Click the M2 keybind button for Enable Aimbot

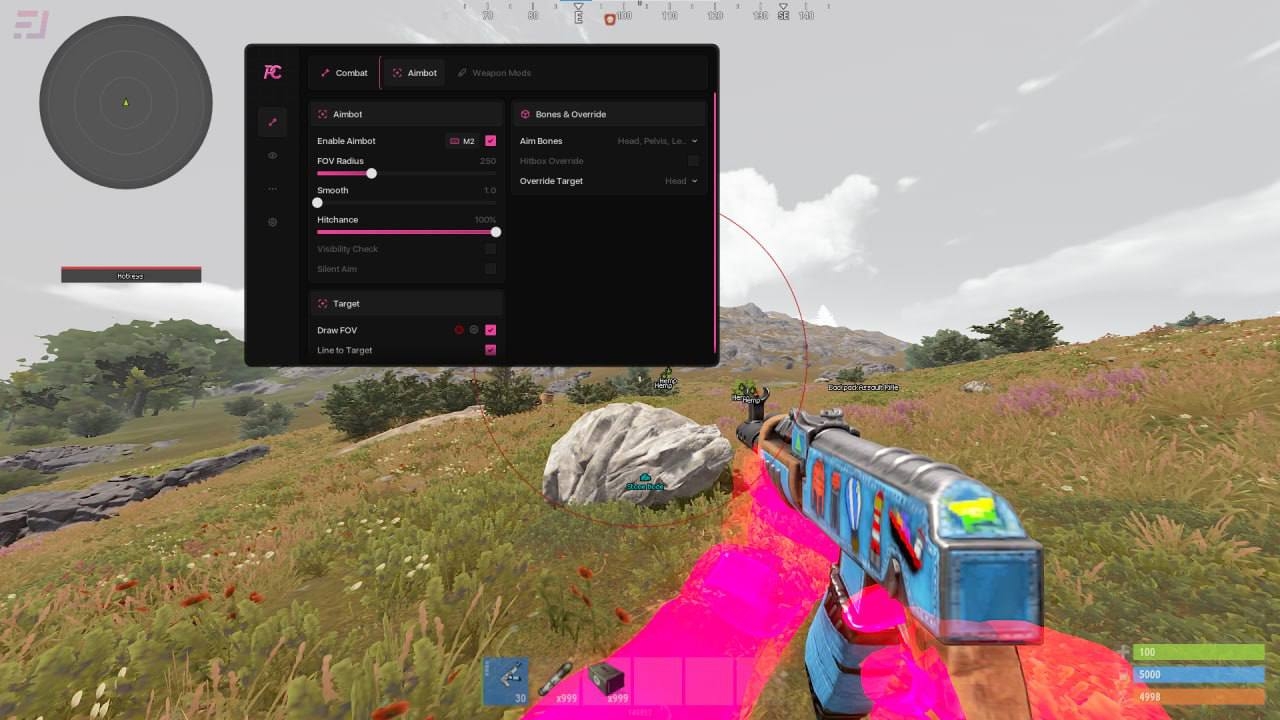coord(463,140)
